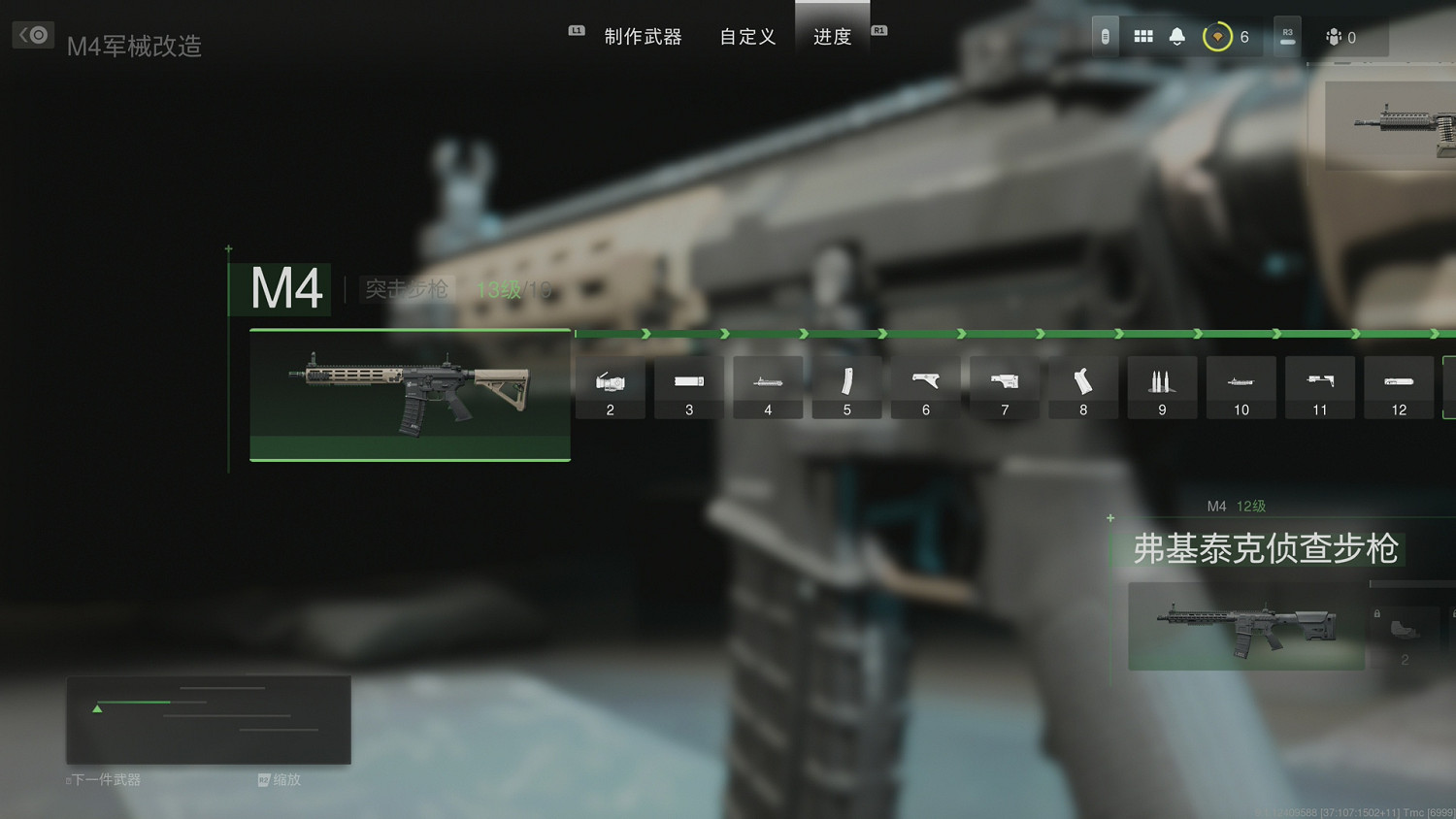Select the level 9 ammunition unlock
This screenshot has height=819, width=1456.
click(x=1162, y=386)
